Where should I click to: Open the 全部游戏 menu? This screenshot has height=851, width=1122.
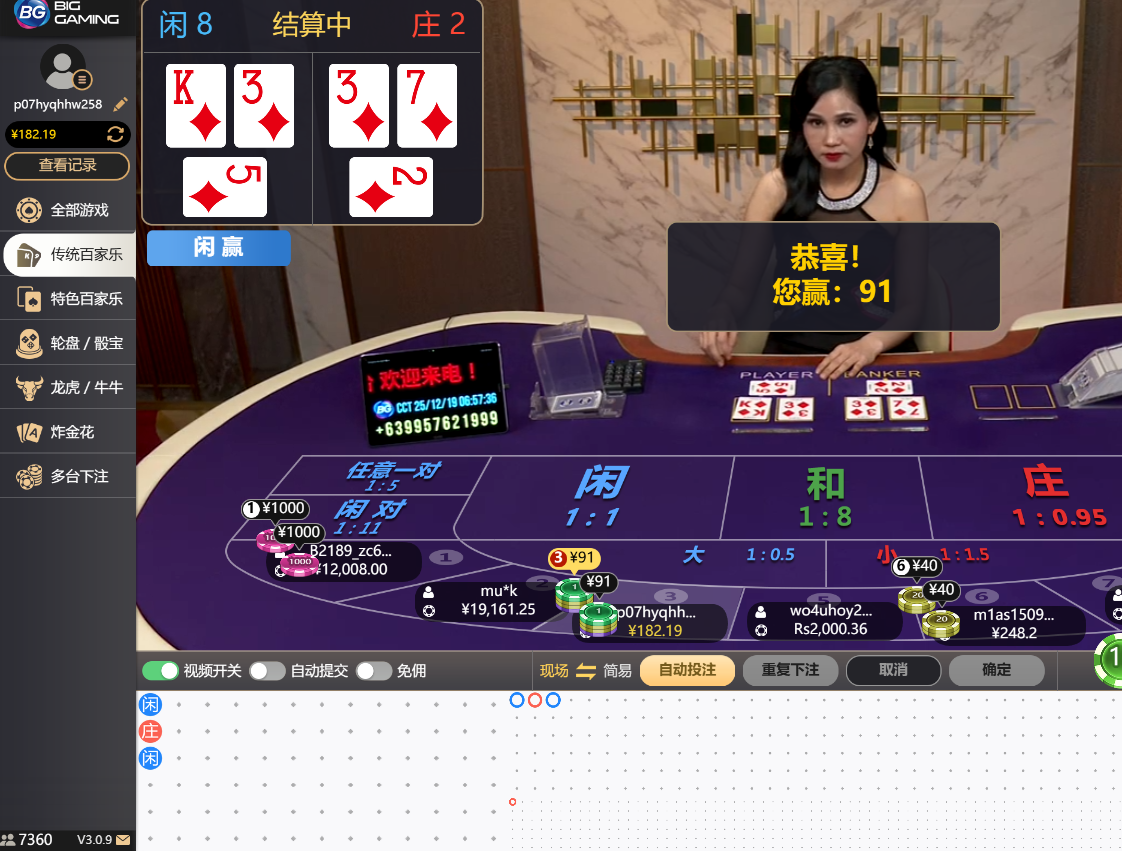pyautogui.click(x=68, y=210)
